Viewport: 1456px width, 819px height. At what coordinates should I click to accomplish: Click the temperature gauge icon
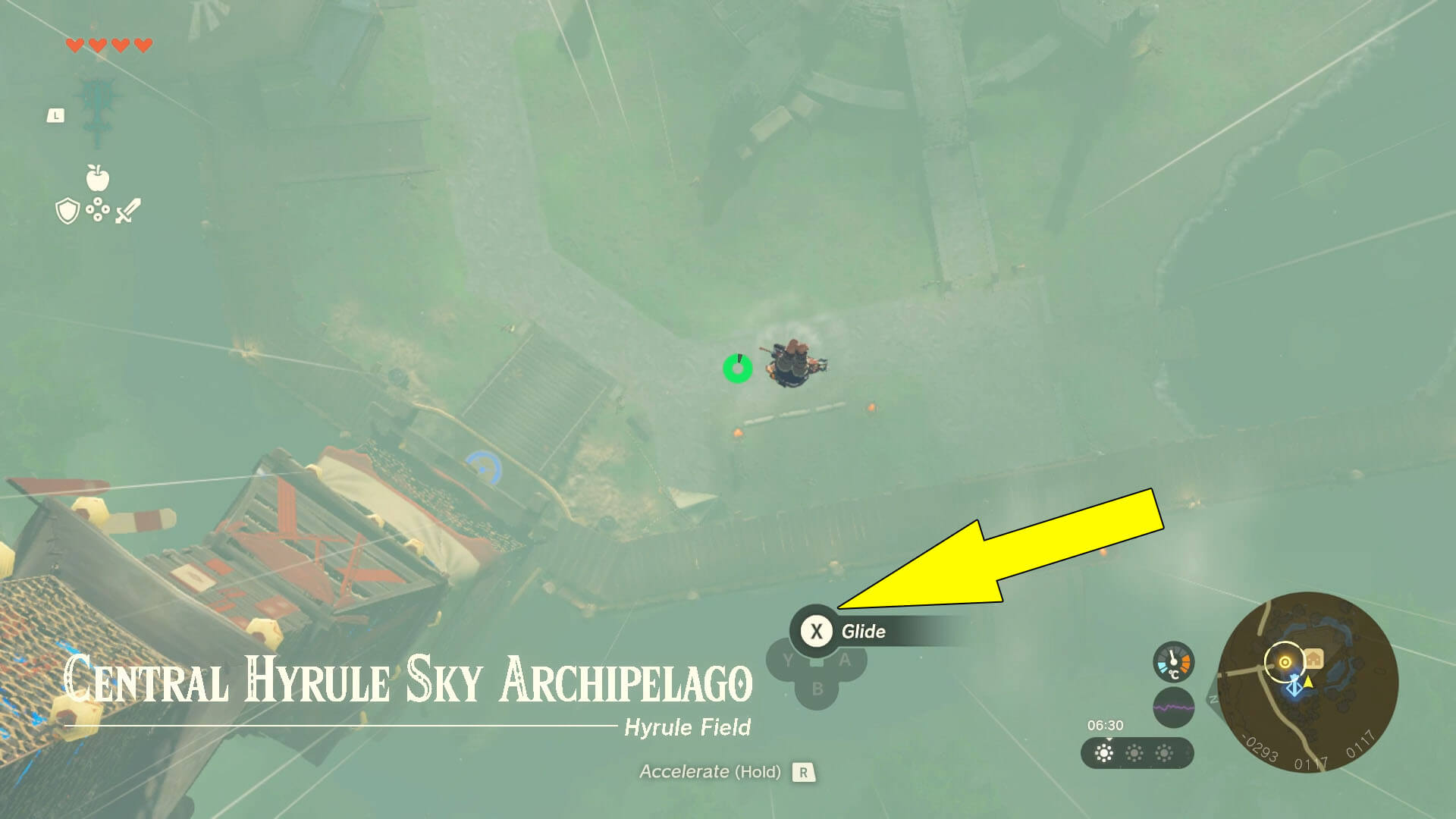[1174, 661]
